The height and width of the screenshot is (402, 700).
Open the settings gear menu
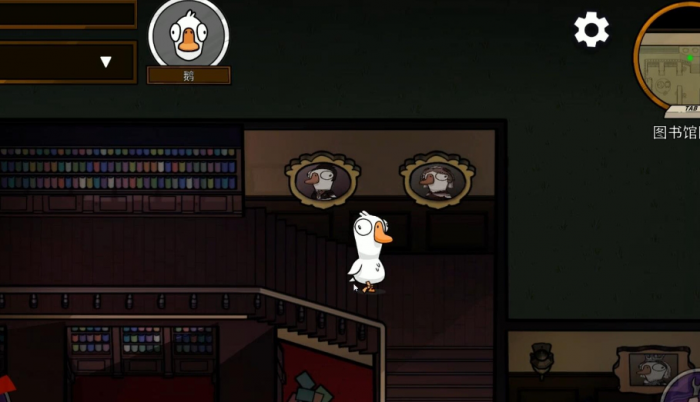[591, 30]
